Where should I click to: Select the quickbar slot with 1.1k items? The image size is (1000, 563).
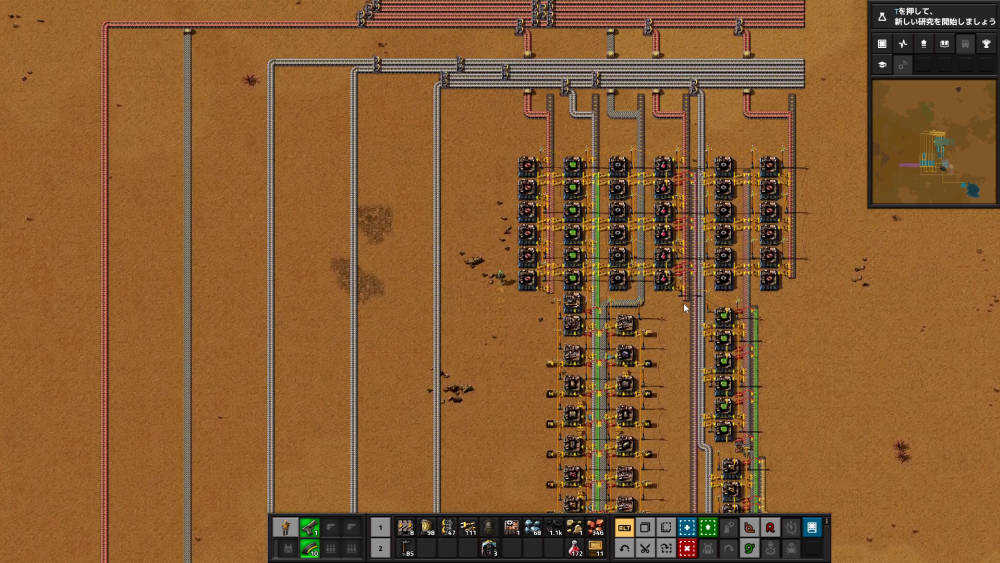click(554, 527)
